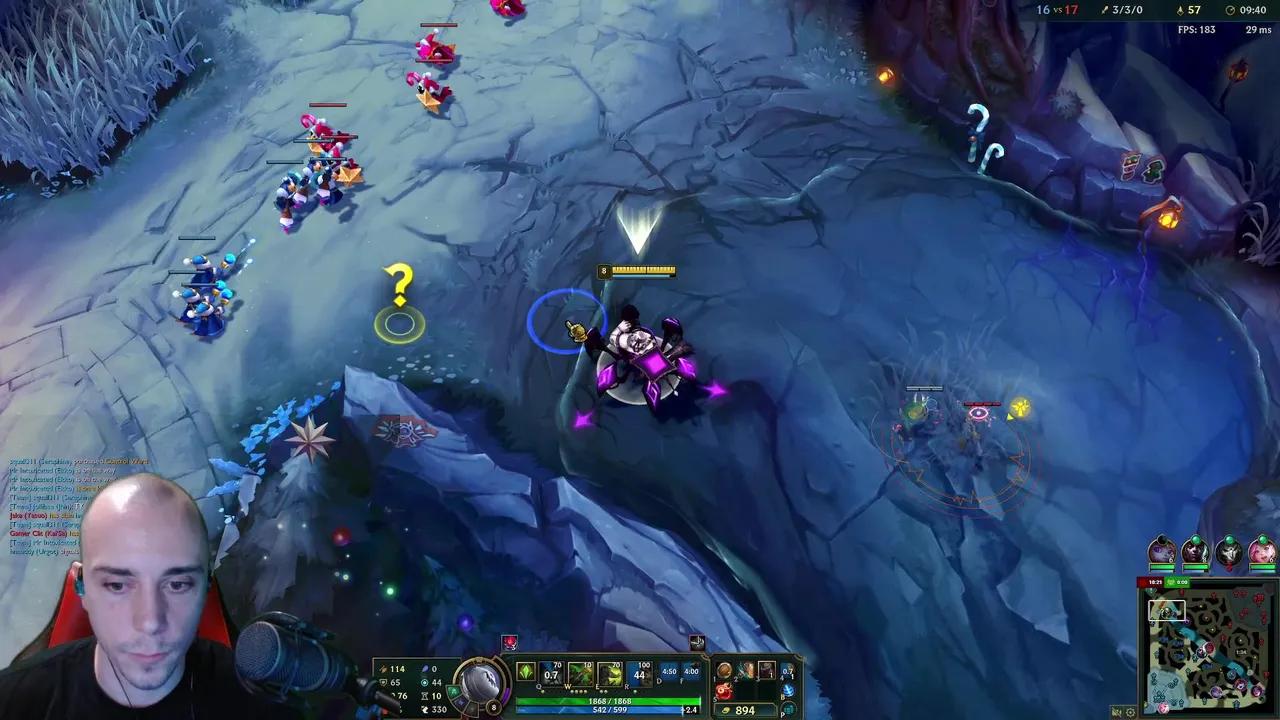Click the white camera viewport box on minimap
Screen dimensions: 1280x720
[x=1166, y=609]
